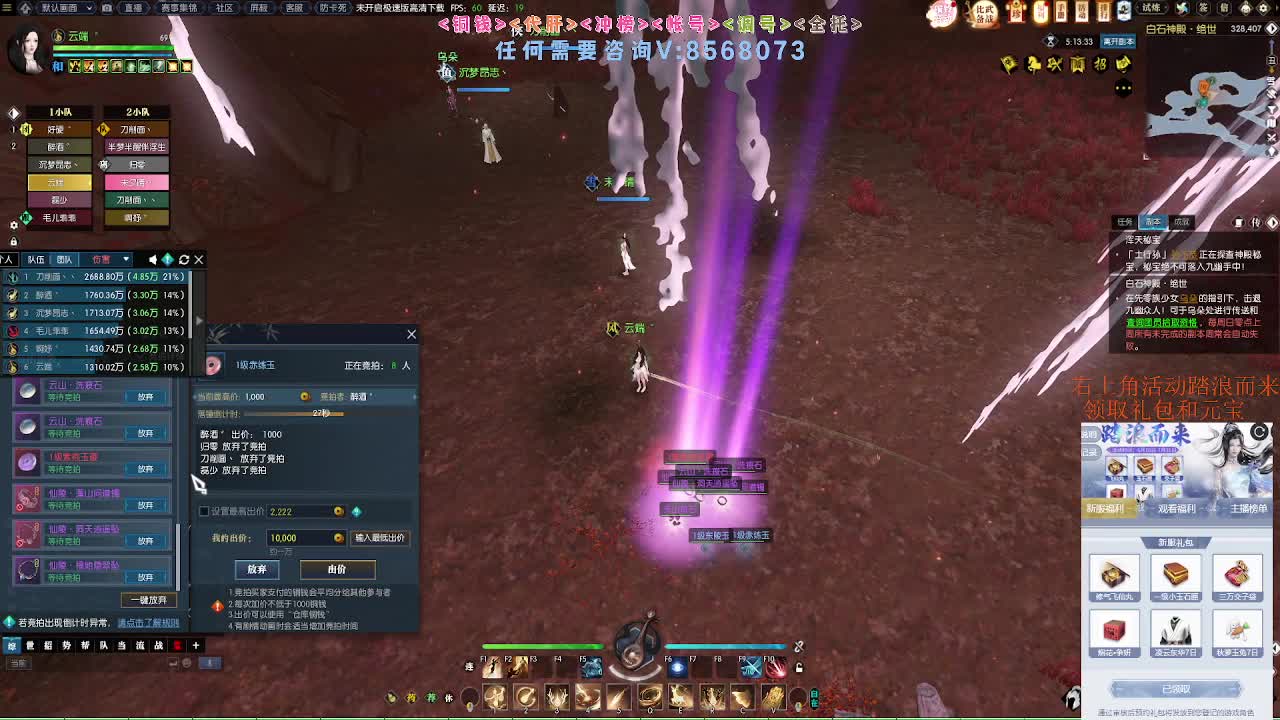
Task: Click the camera capture icon in the top bar
Action: point(106,7)
